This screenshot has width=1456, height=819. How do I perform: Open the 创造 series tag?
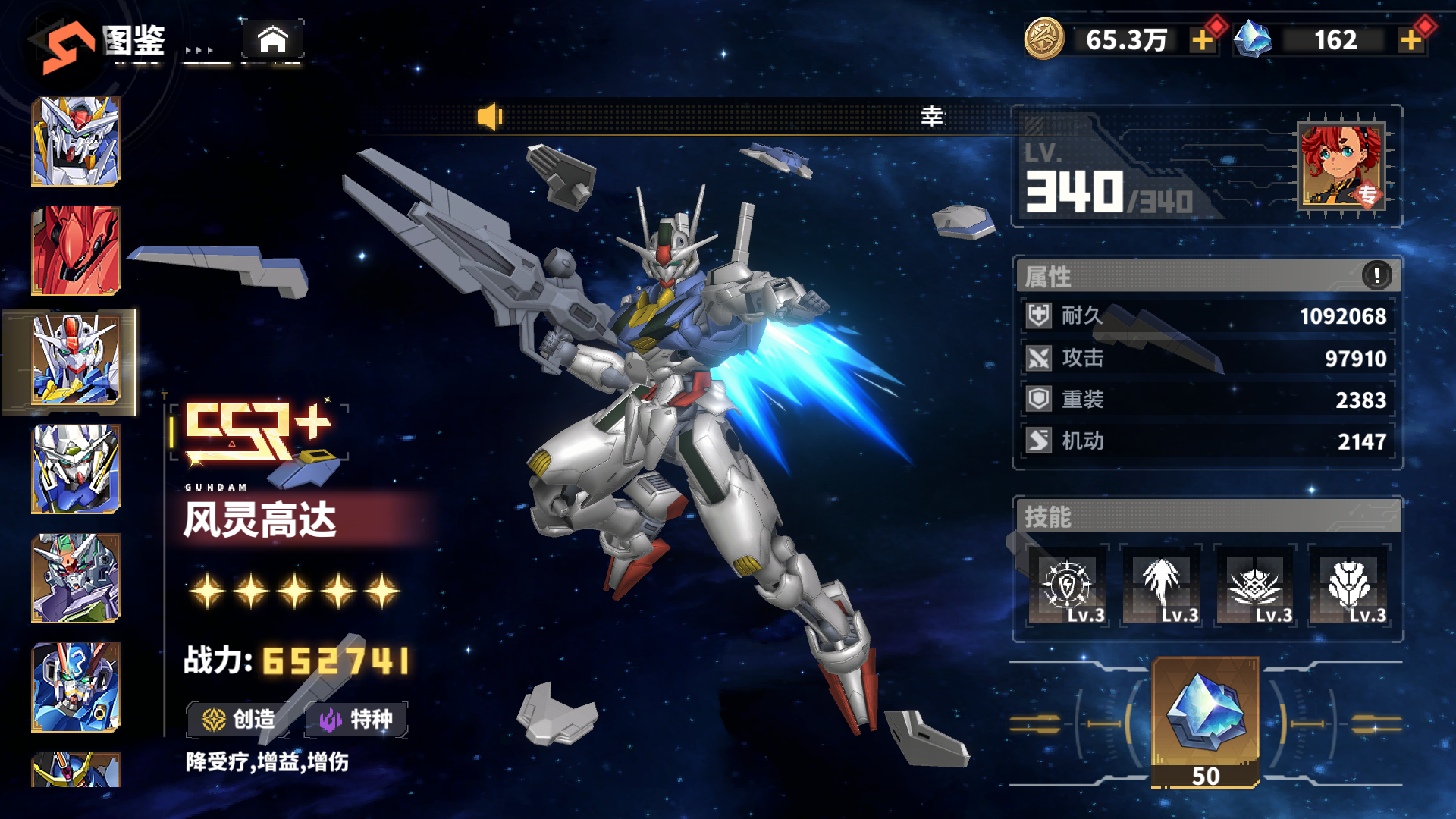(x=238, y=719)
